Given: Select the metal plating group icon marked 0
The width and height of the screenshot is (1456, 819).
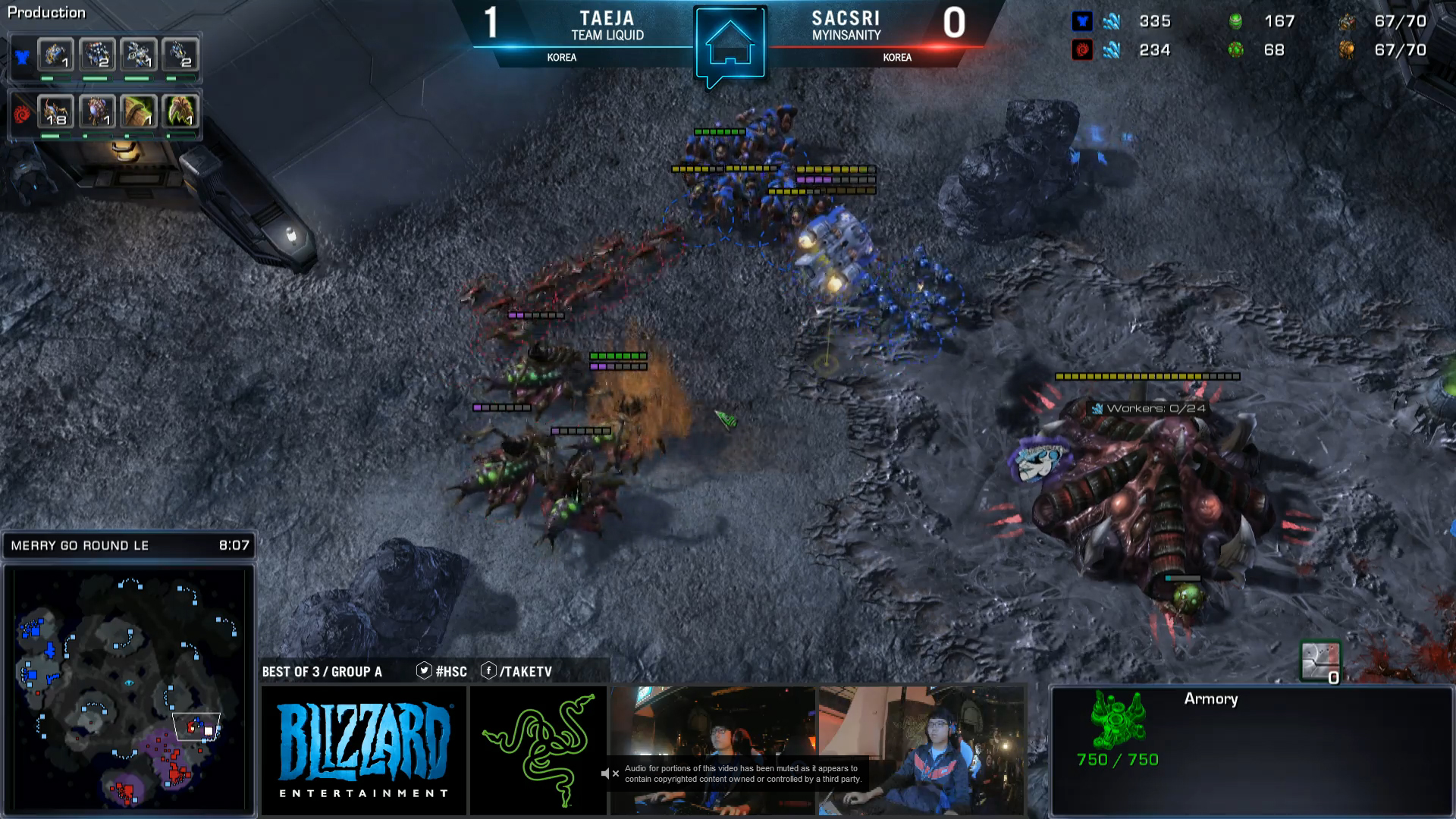Looking at the screenshot, I should [x=1320, y=661].
